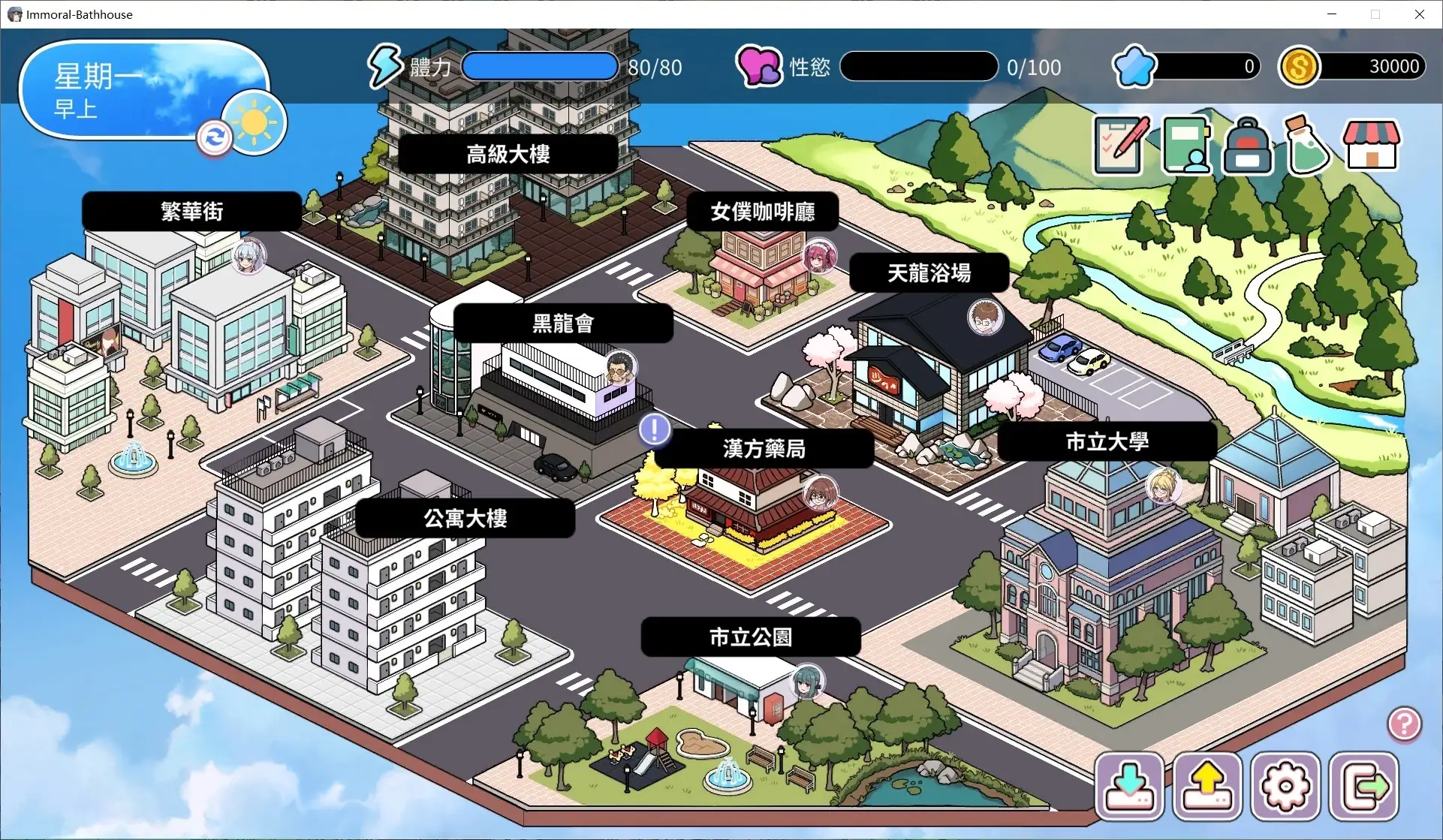Image resolution: width=1443 pixels, height=840 pixels.
Task: Visit the 市立公園 city park
Action: [x=749, y=637]
